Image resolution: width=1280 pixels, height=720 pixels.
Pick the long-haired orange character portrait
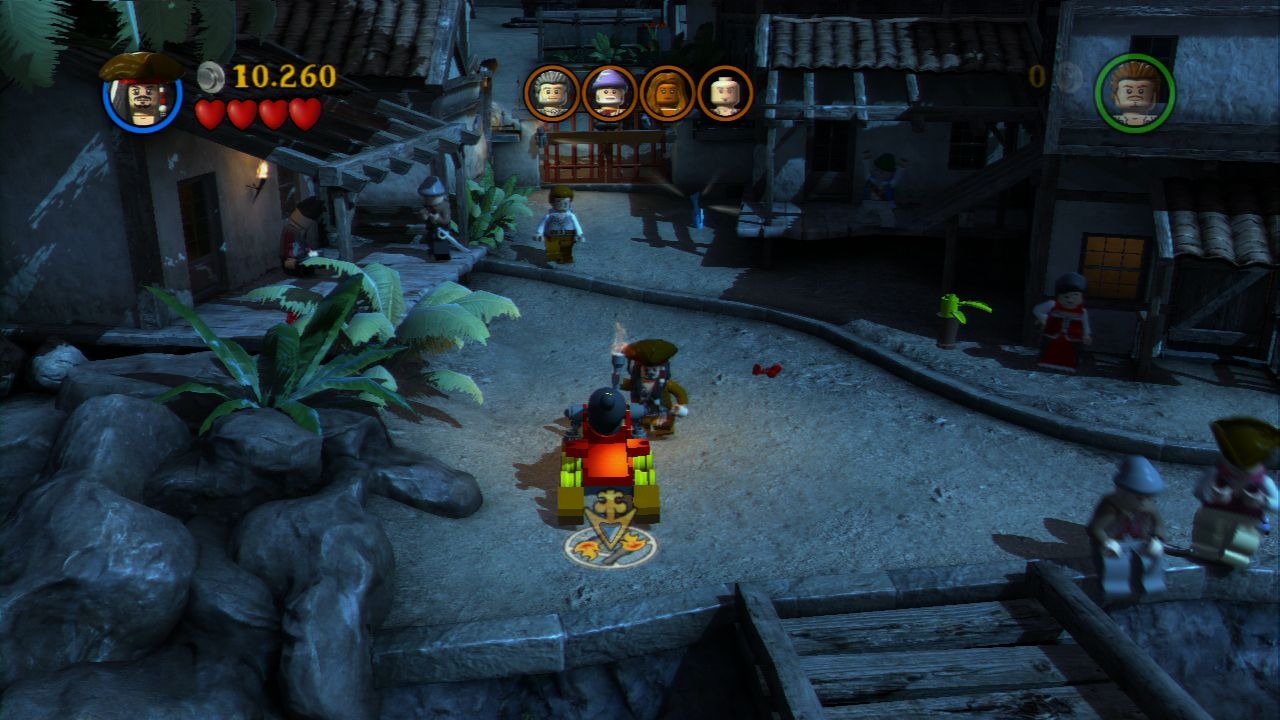tap(667, 93)
